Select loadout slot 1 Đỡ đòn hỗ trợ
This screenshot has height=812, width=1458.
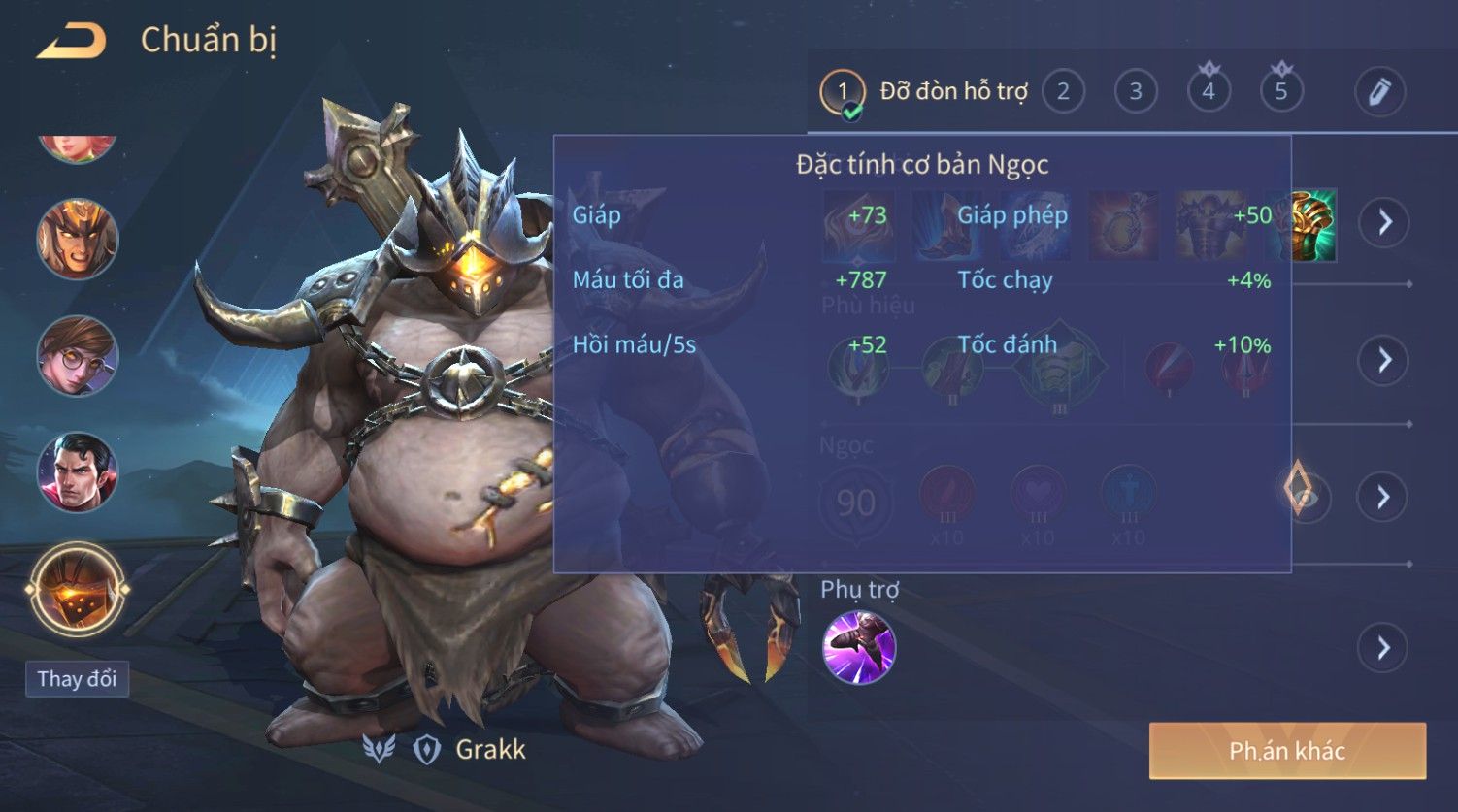(843, 93)
